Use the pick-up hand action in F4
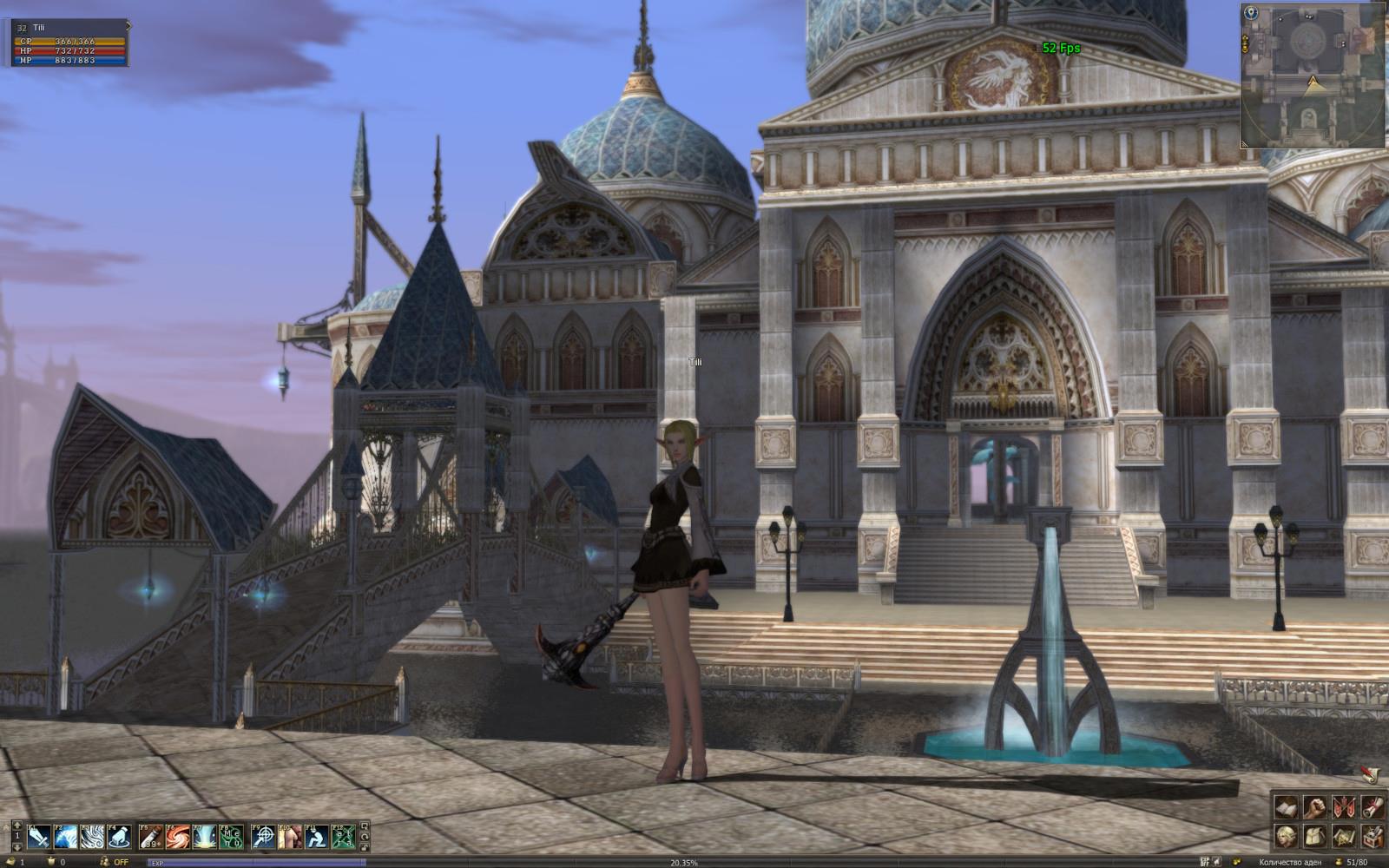Screen dimensions: 1389x868 pos(119,837)
